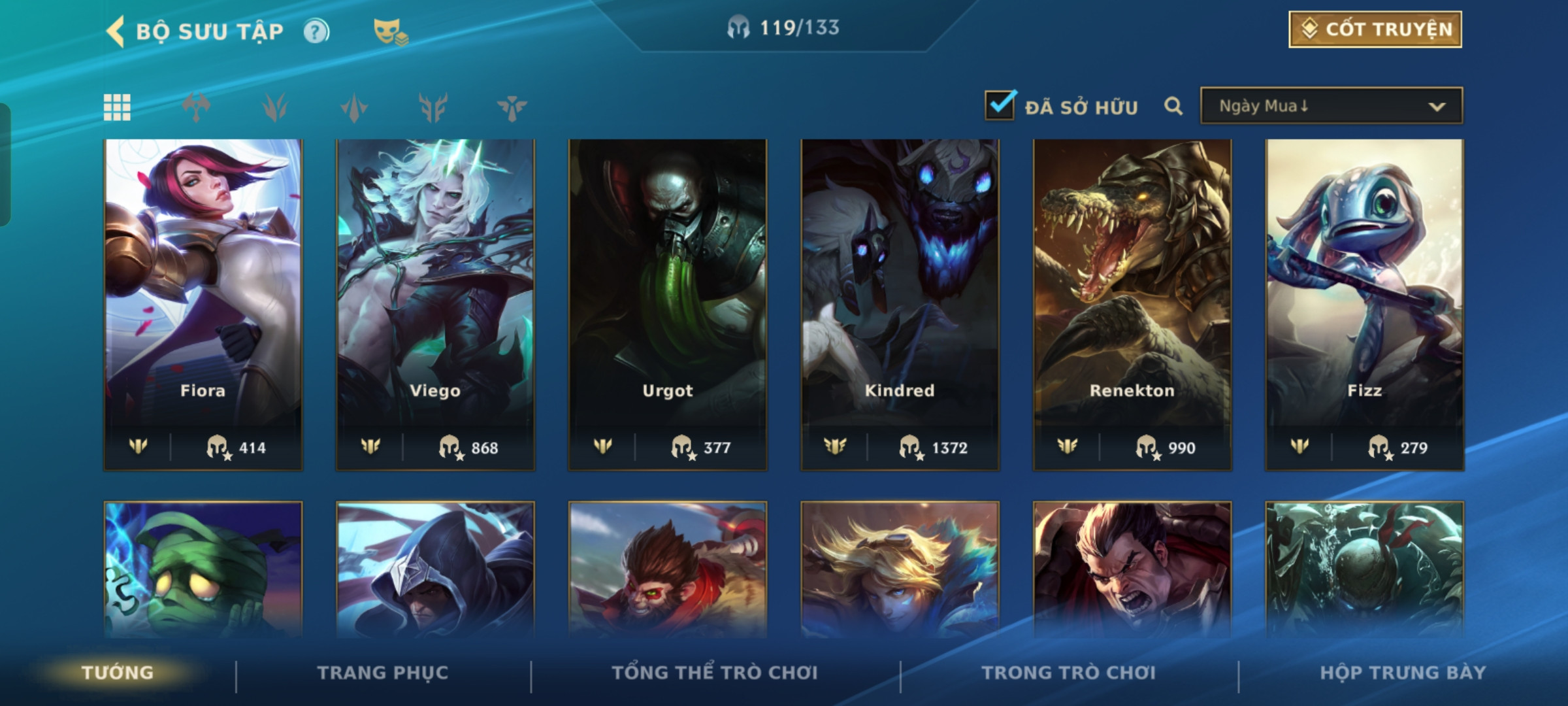Go back from Bộ Sưu Tập
The width and height of the screenshot is (1568, 706).
click(116, 31)
